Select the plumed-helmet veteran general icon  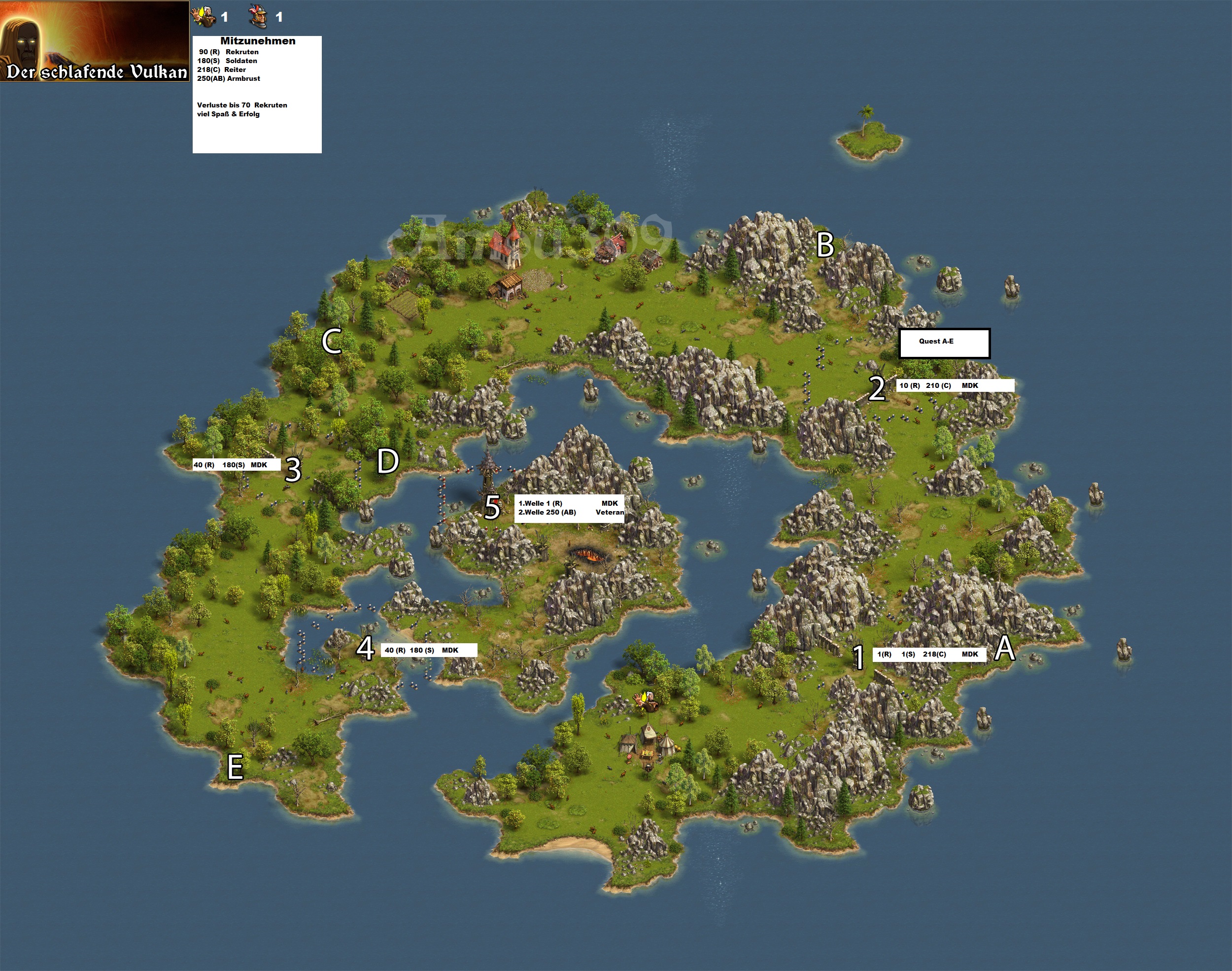(258, 16)
